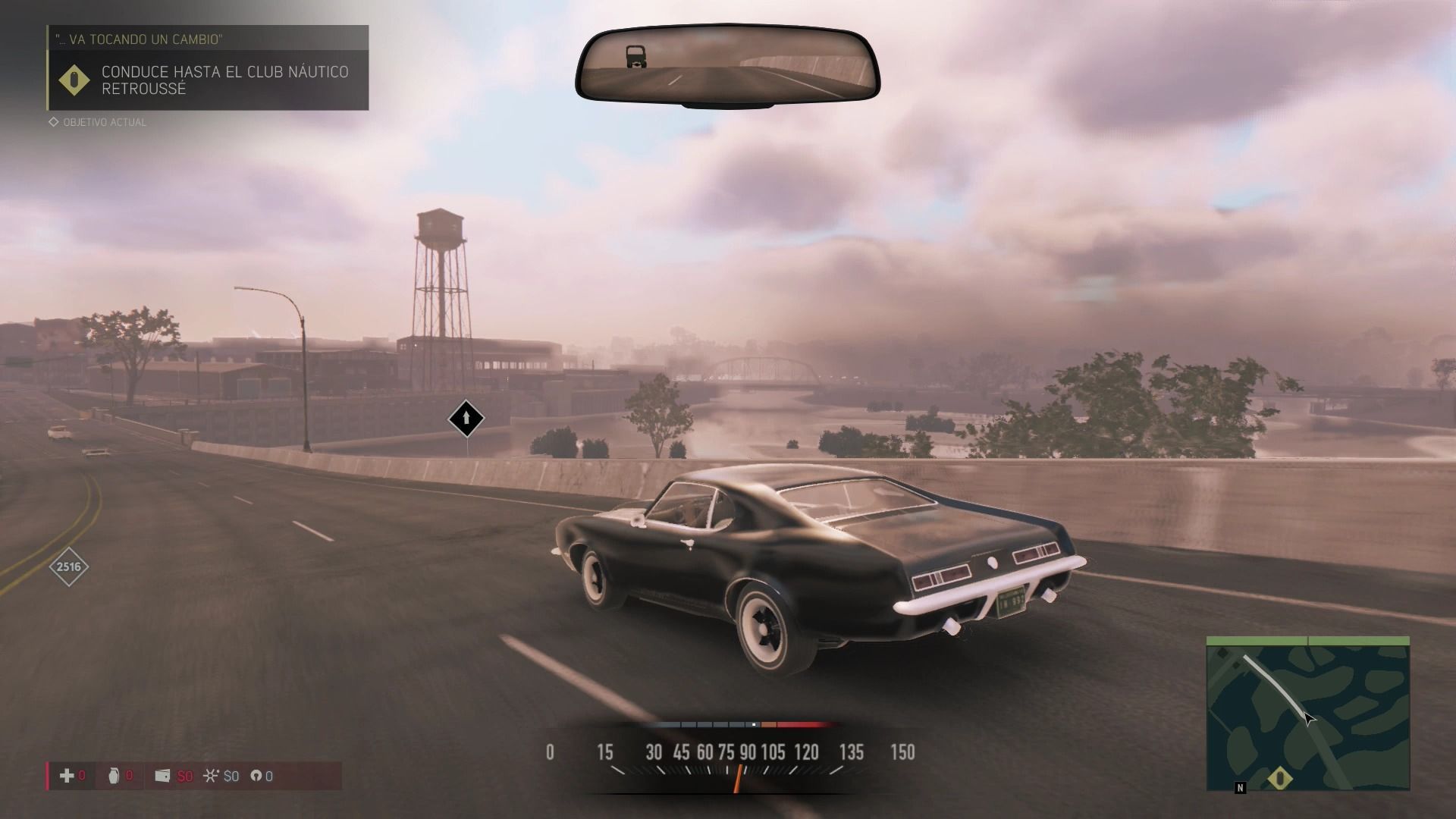Screen dimensions: 1456x819
Task: Click the minimap in the corner
Action: click(x=1307, y=714)
